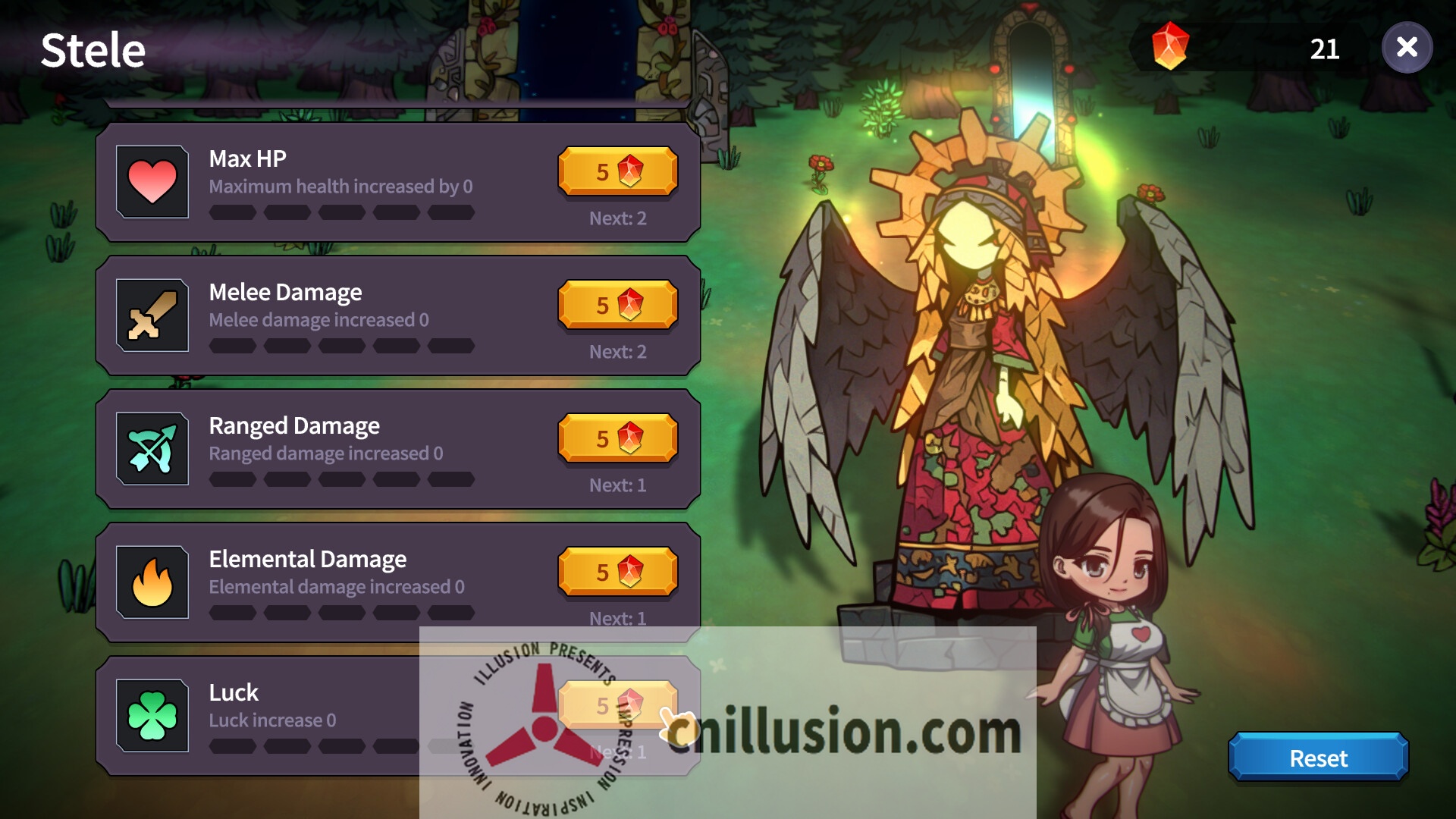Click the heart icon for Max HP
The width and height of the screenshot is (1456, 819).
[x=152, y=180]
